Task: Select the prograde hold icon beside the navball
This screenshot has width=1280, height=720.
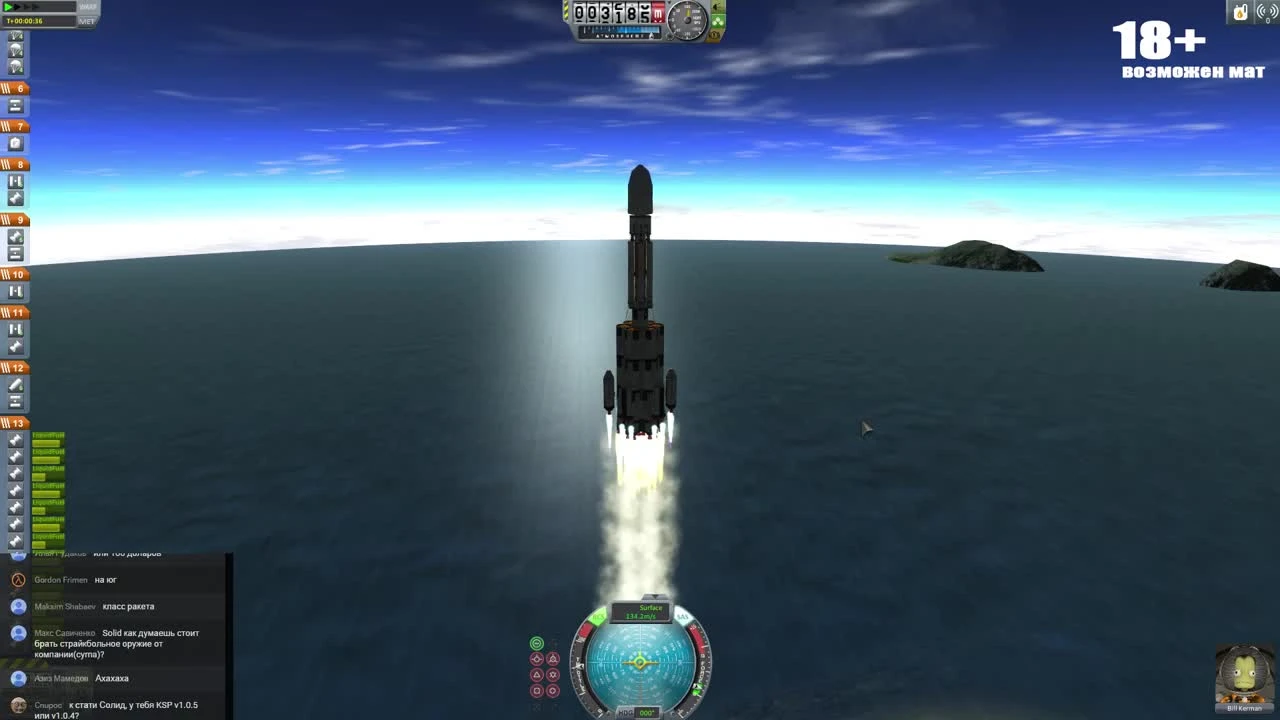Action: (536, 659)
